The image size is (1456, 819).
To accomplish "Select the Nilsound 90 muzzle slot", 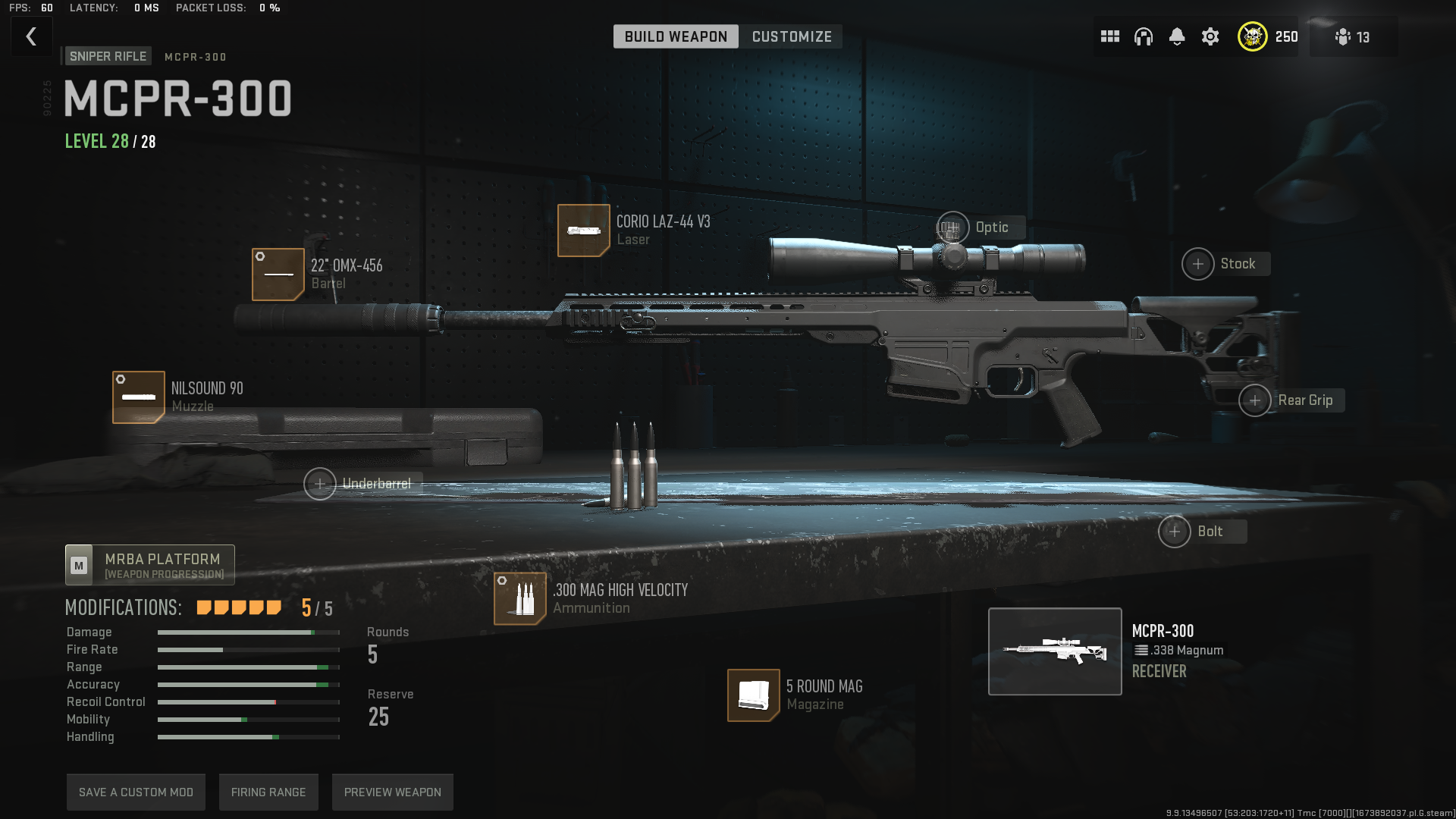I will tap(139, 397).
